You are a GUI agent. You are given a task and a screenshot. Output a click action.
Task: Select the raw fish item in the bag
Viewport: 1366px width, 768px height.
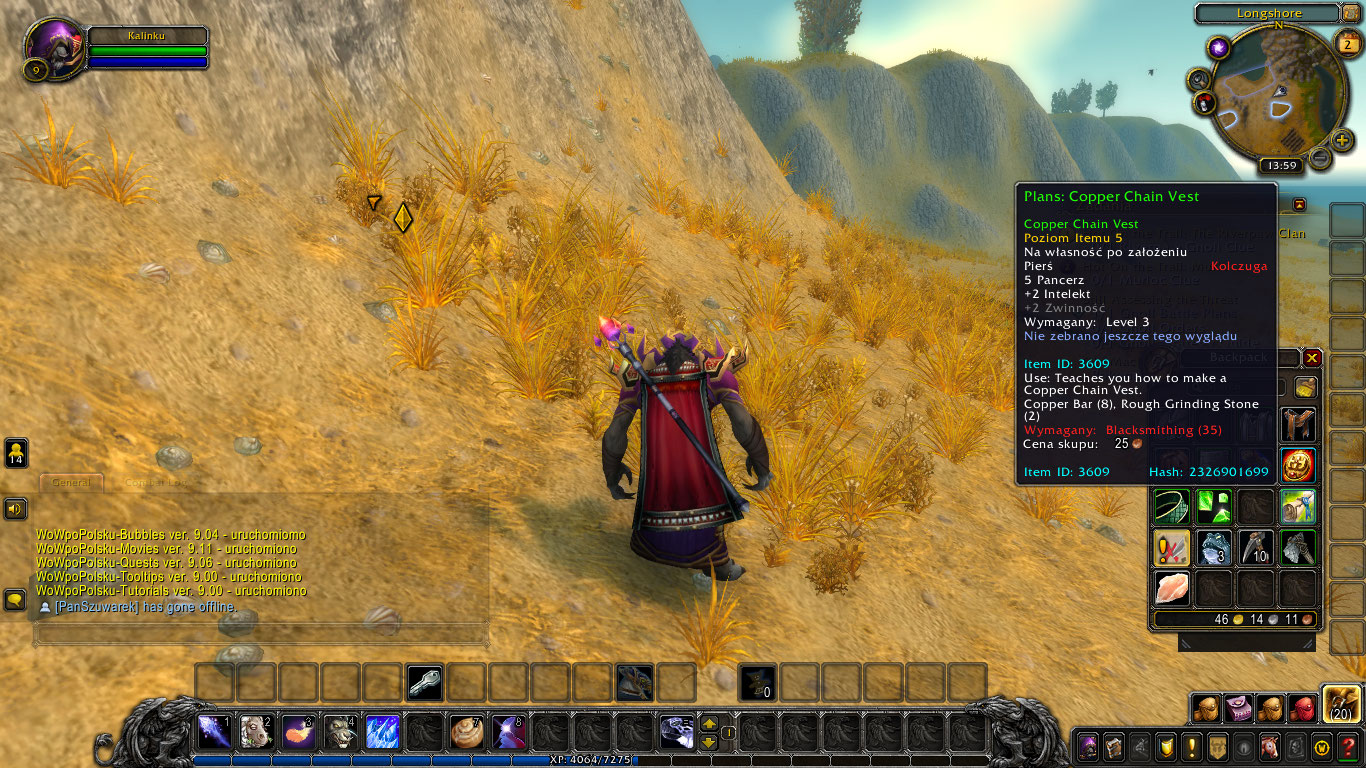(1171, 588)
